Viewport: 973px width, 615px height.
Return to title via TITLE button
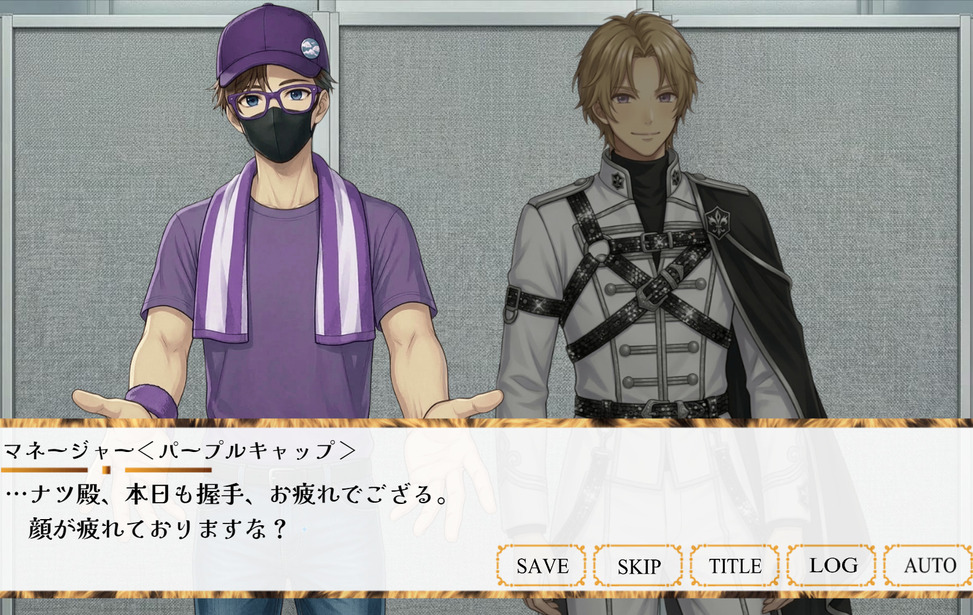pos(735,566)
